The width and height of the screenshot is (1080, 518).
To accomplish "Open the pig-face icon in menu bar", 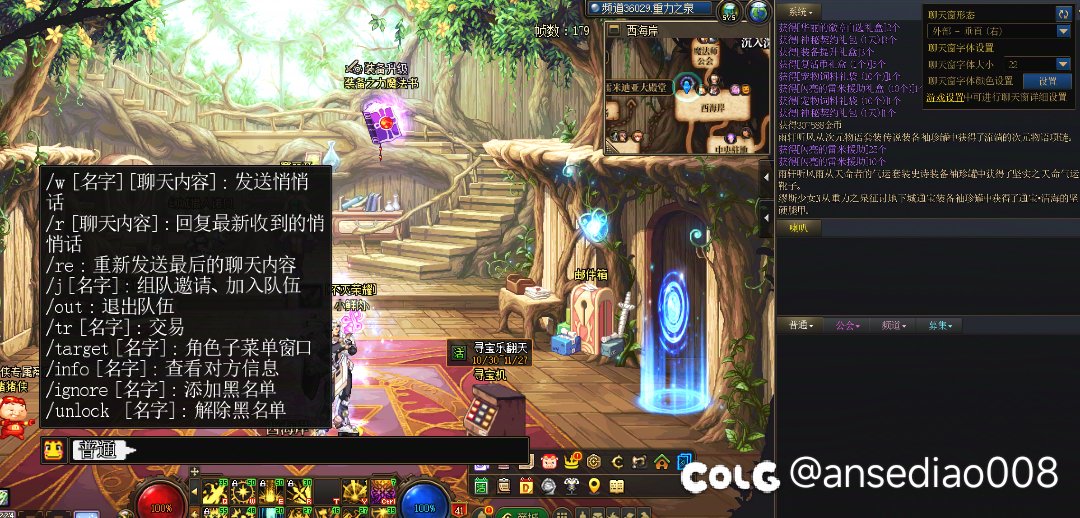I will click(x=549, y=462).
